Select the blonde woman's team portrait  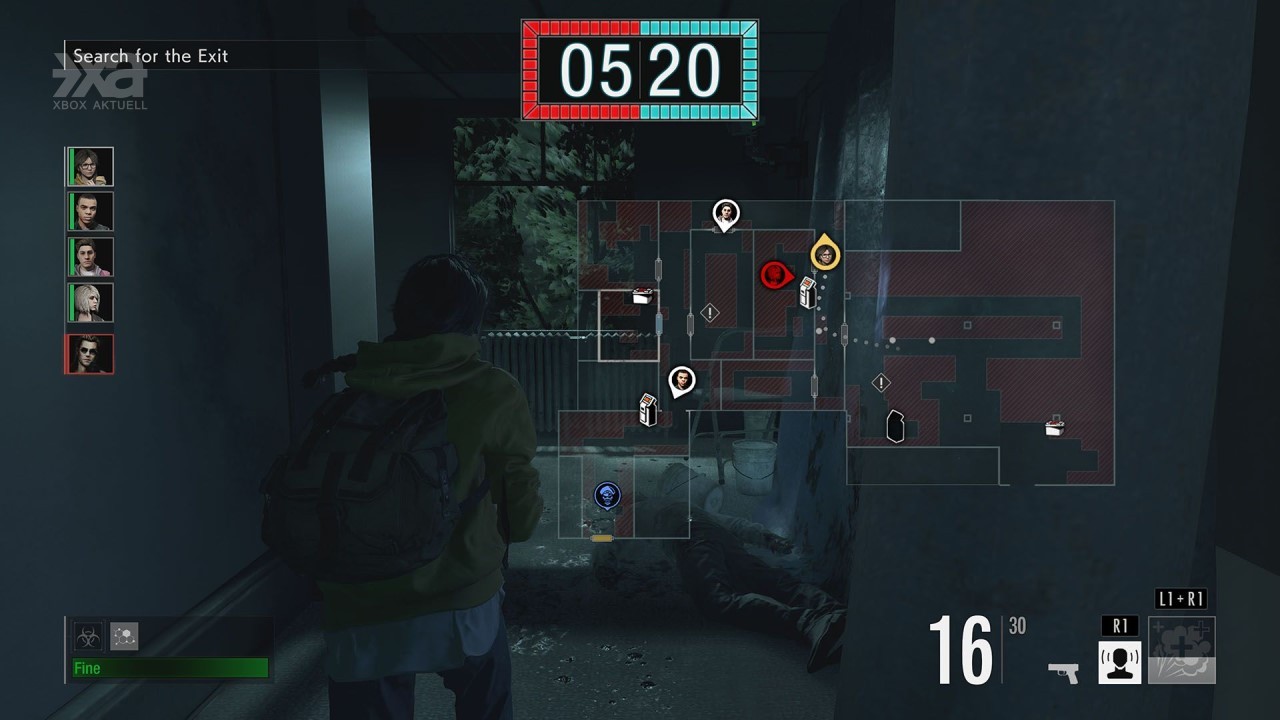(x=90, y=302)
